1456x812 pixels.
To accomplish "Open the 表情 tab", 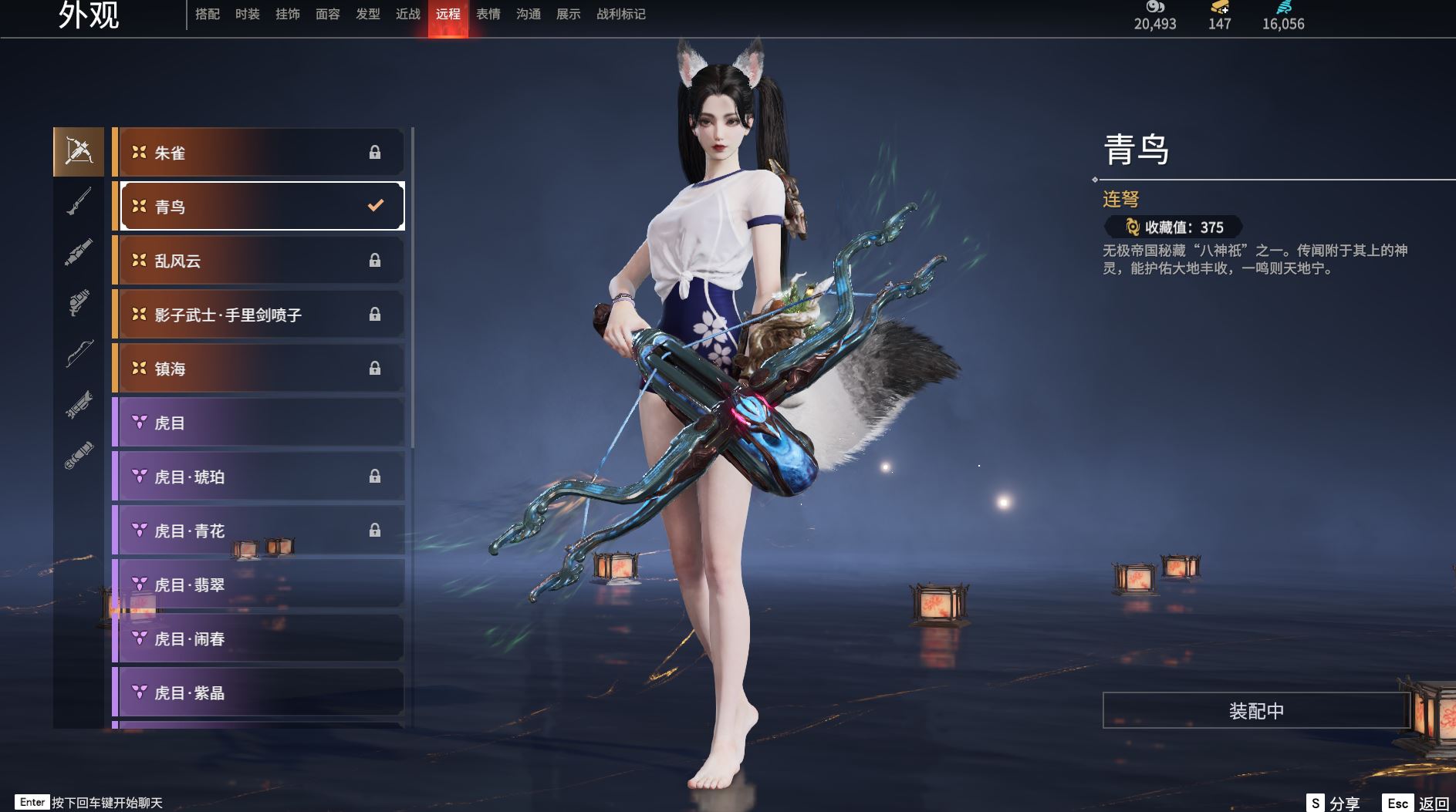I will [488, 14].
